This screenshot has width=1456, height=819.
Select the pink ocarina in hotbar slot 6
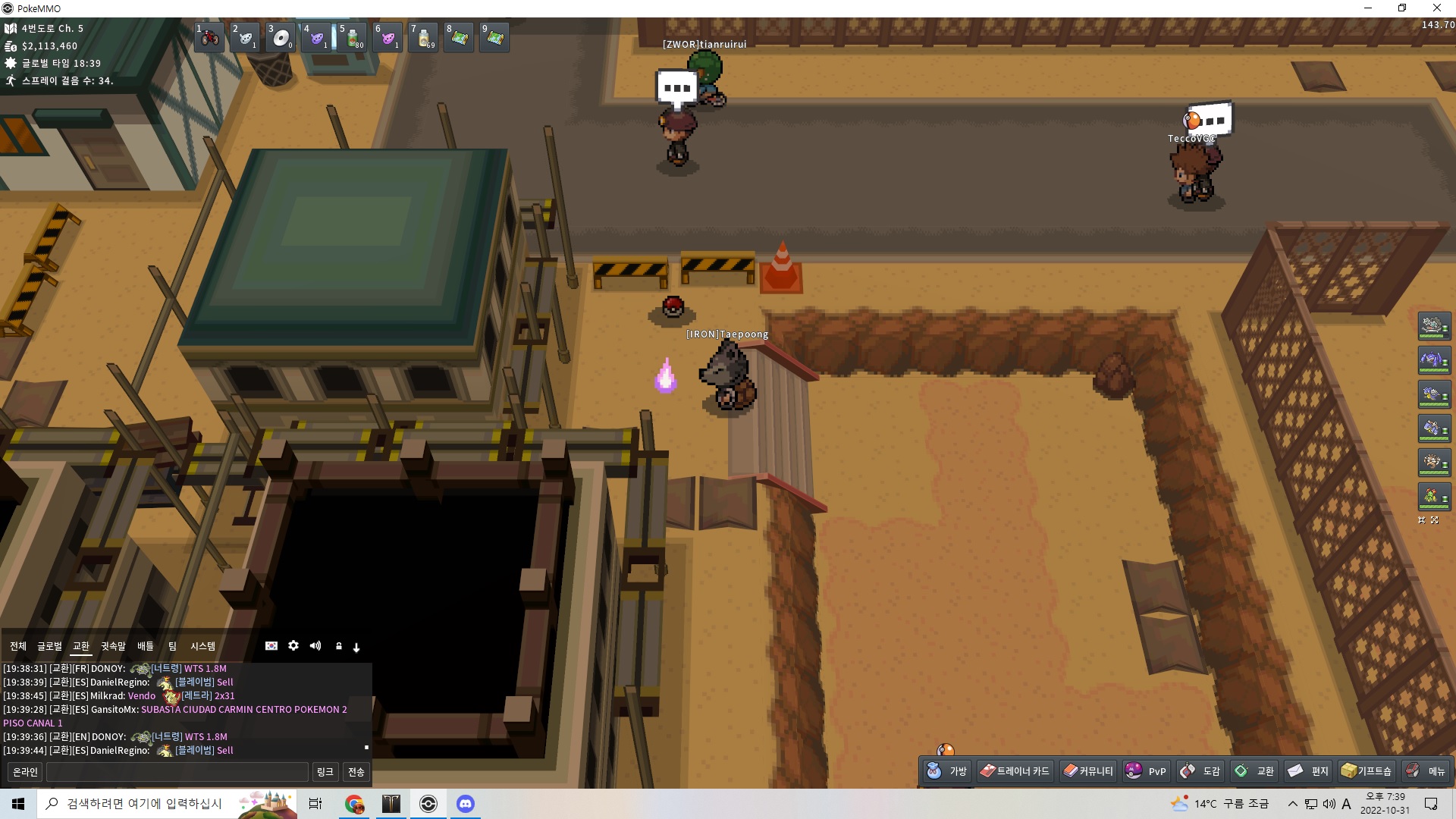[388, 37]
